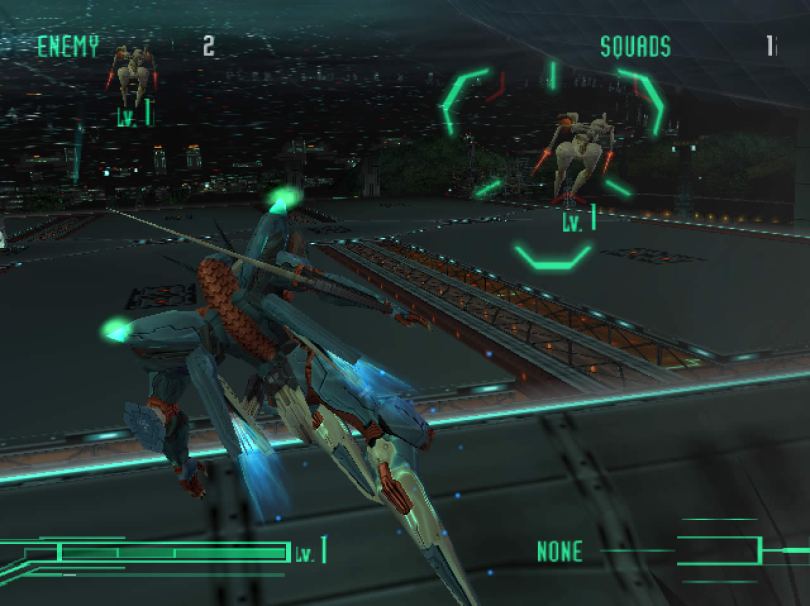
Task: Select the NONE sub-weapon indicator
Action: coord(559,551)
